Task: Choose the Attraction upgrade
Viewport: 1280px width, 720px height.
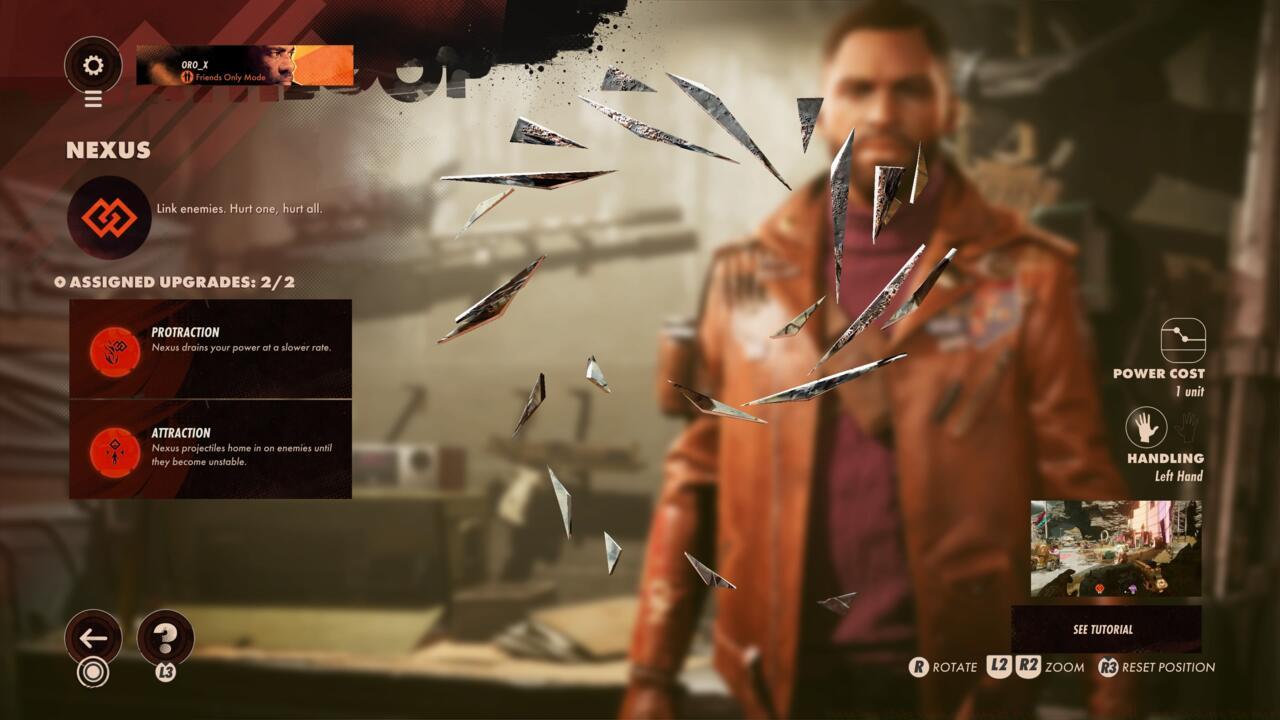Action: click(210, 450)
